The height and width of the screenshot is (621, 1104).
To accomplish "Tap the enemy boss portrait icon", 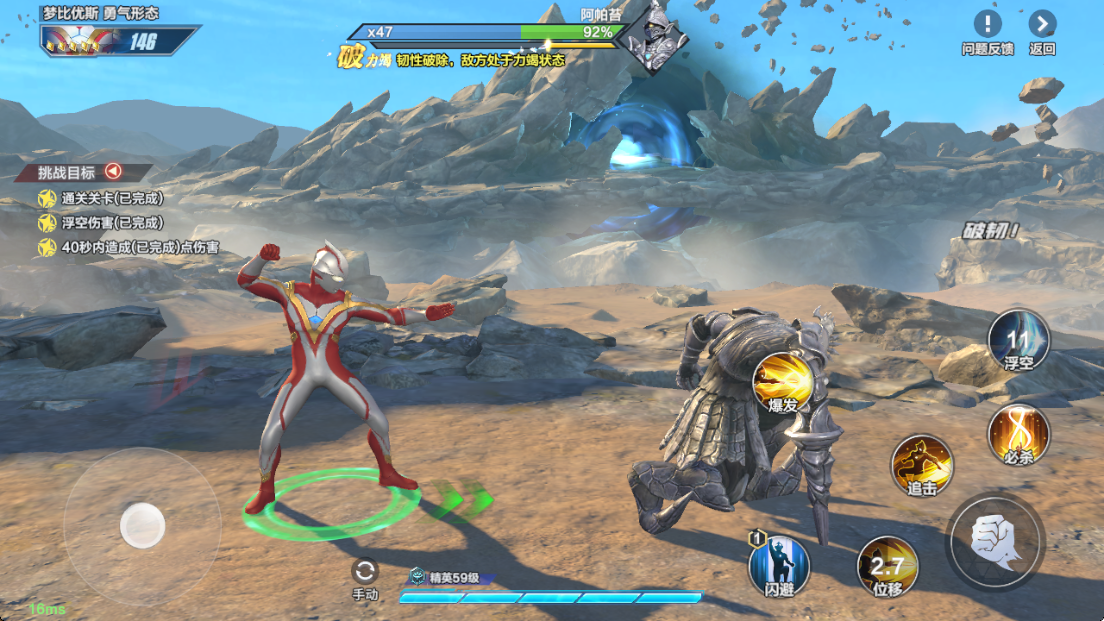I will click(x=654, y=36).
